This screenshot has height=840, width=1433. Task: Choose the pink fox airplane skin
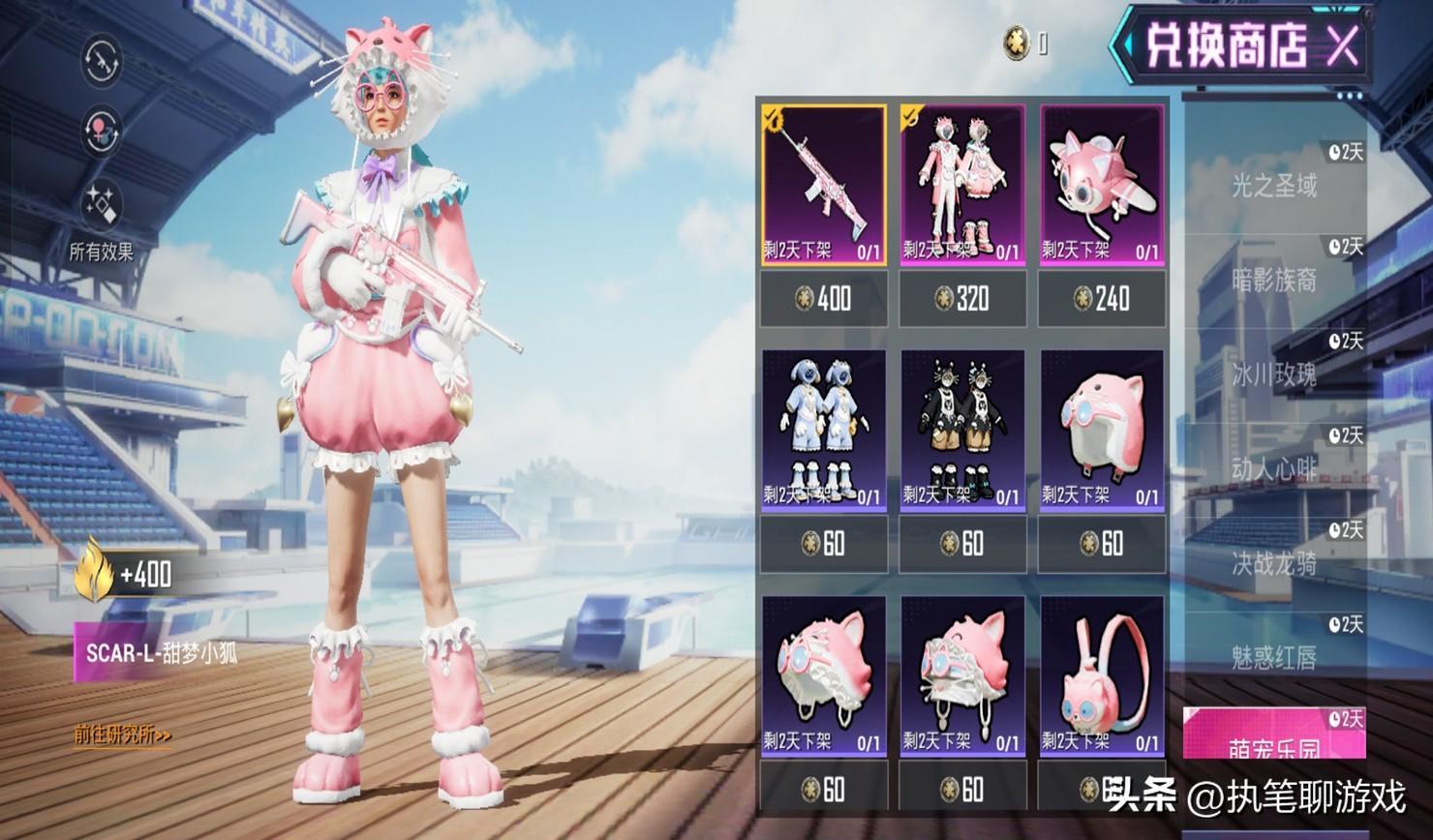[1102, 184]
